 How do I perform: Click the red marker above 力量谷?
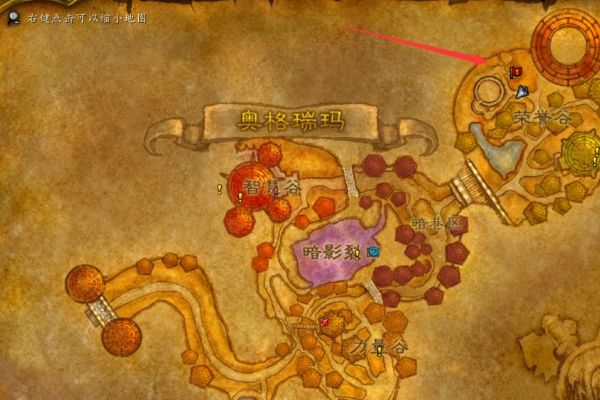point(326,321)
